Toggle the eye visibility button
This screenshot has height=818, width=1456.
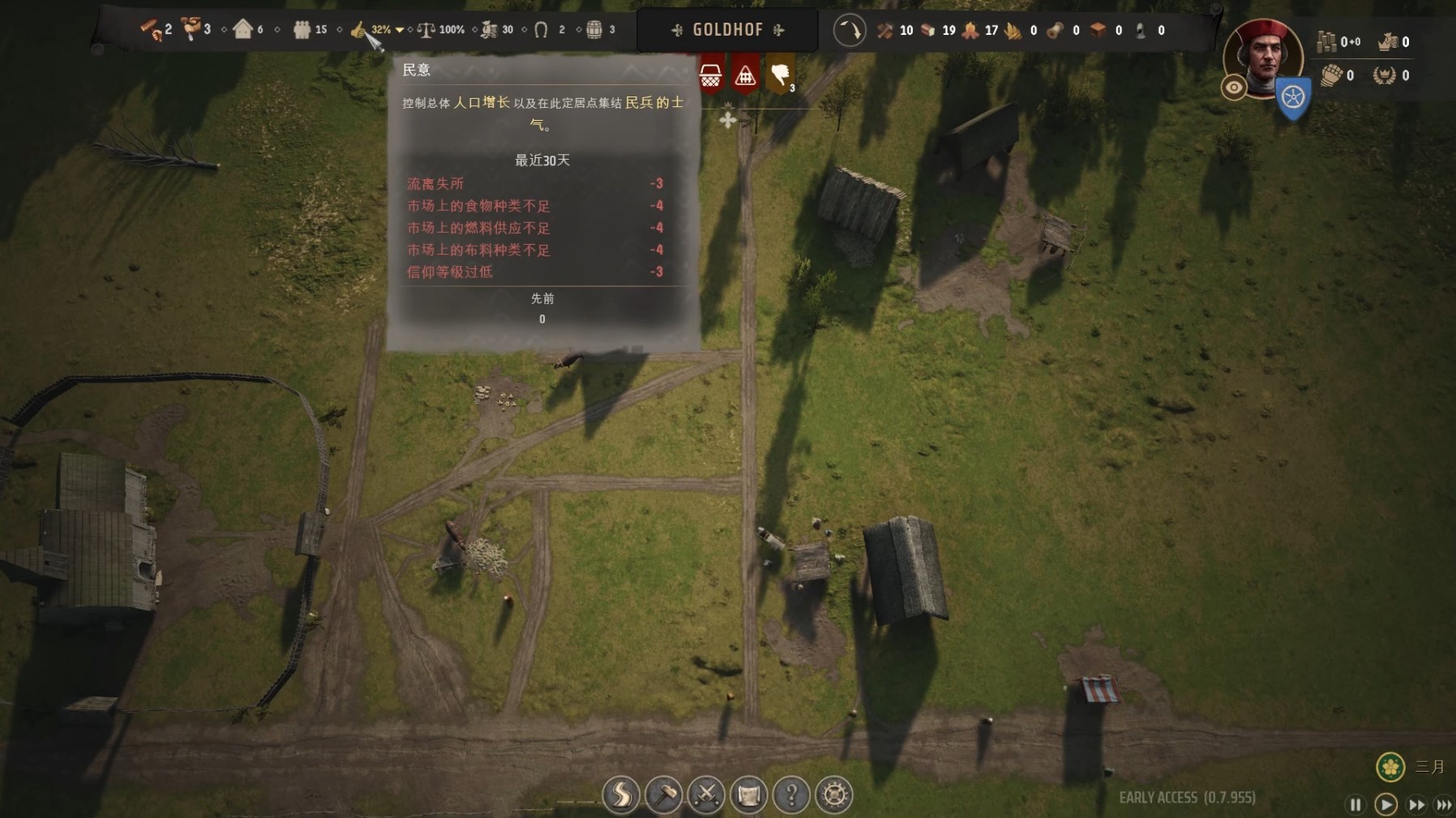point(1234,88)
